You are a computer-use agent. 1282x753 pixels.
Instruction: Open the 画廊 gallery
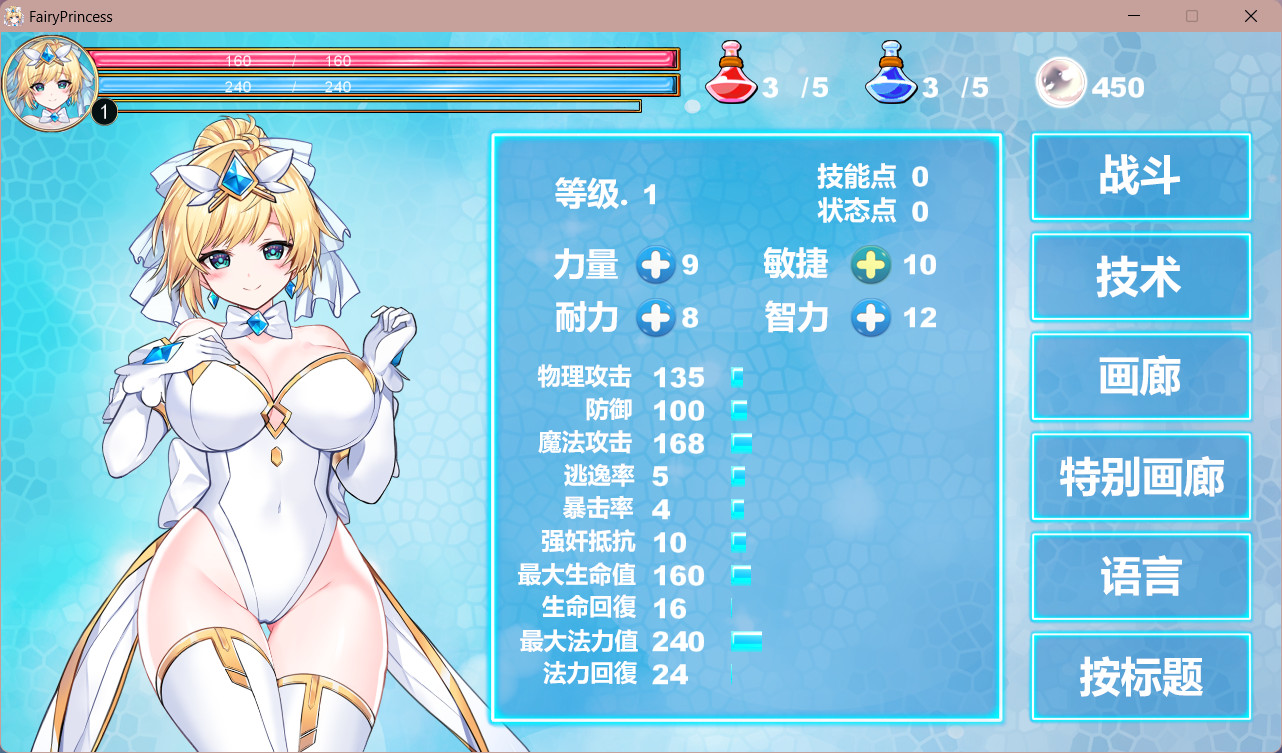point(1140,377)
